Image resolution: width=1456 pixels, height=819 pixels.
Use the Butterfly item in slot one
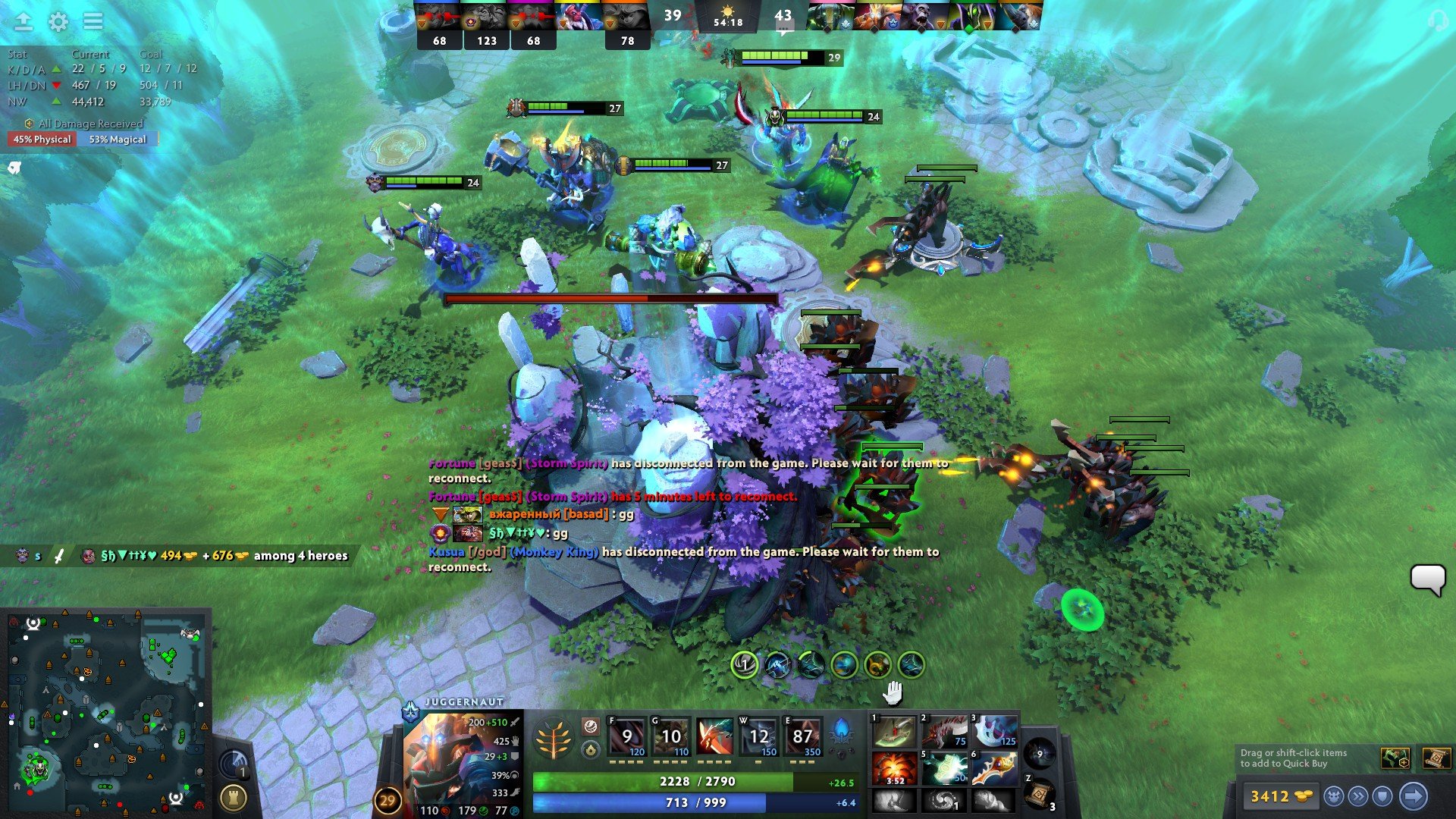(895, 731)
